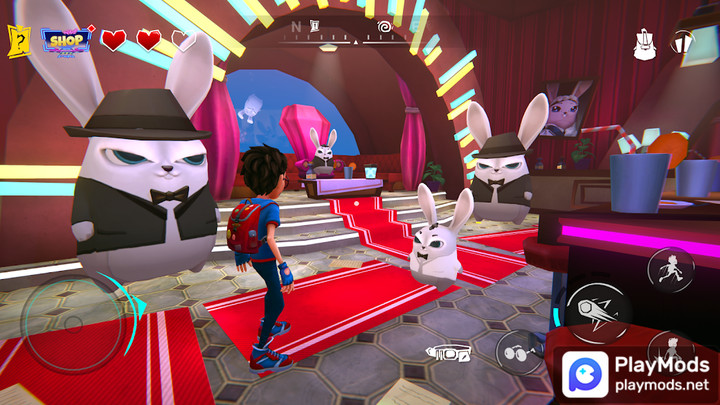Screen dimensions: 720x405
Task: Tap the running character sprint button
Action: click(x=669, y=267)
